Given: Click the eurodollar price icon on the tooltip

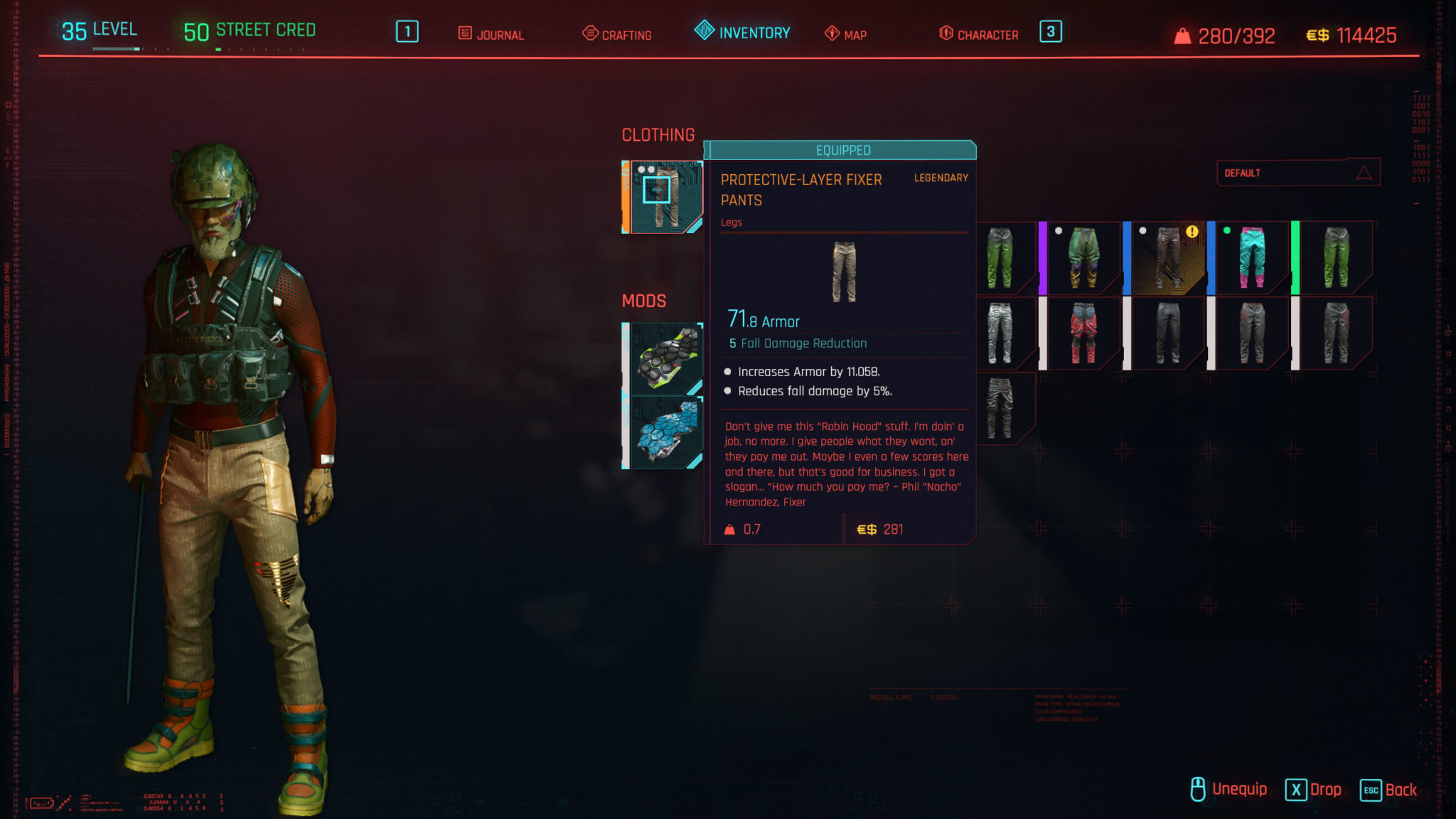Looking at the screenshot, I should [868, 529].
